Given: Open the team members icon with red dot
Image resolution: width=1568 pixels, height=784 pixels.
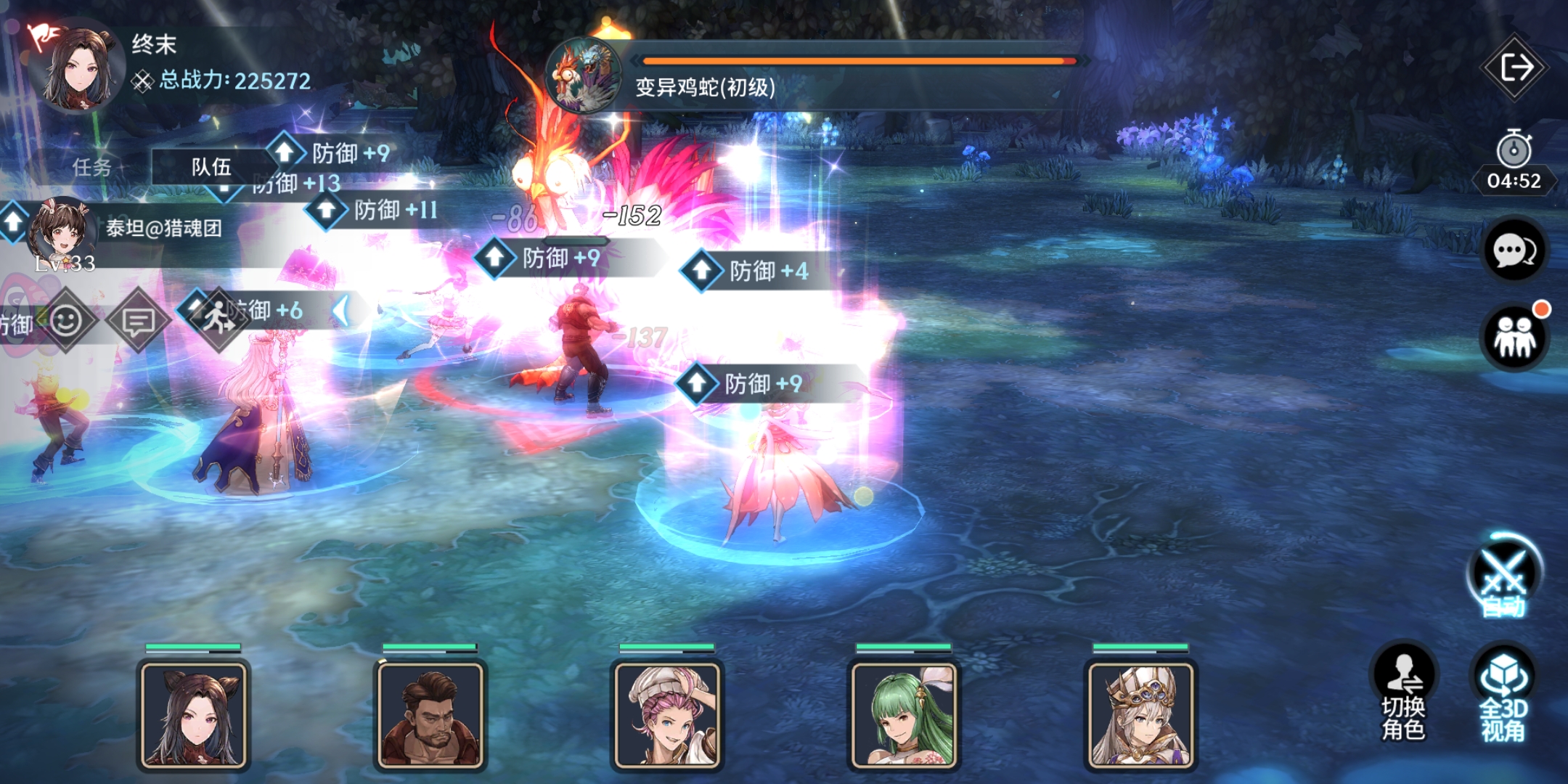Looking at the screenshot, I should tap(1514, 337).
